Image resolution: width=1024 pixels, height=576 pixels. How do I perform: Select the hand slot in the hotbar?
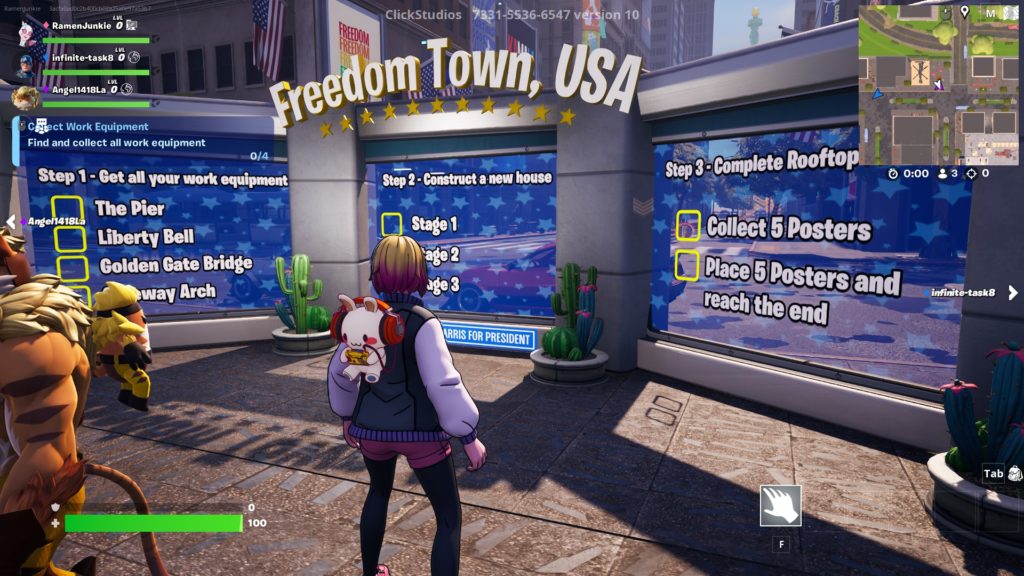tap(780, 506)
